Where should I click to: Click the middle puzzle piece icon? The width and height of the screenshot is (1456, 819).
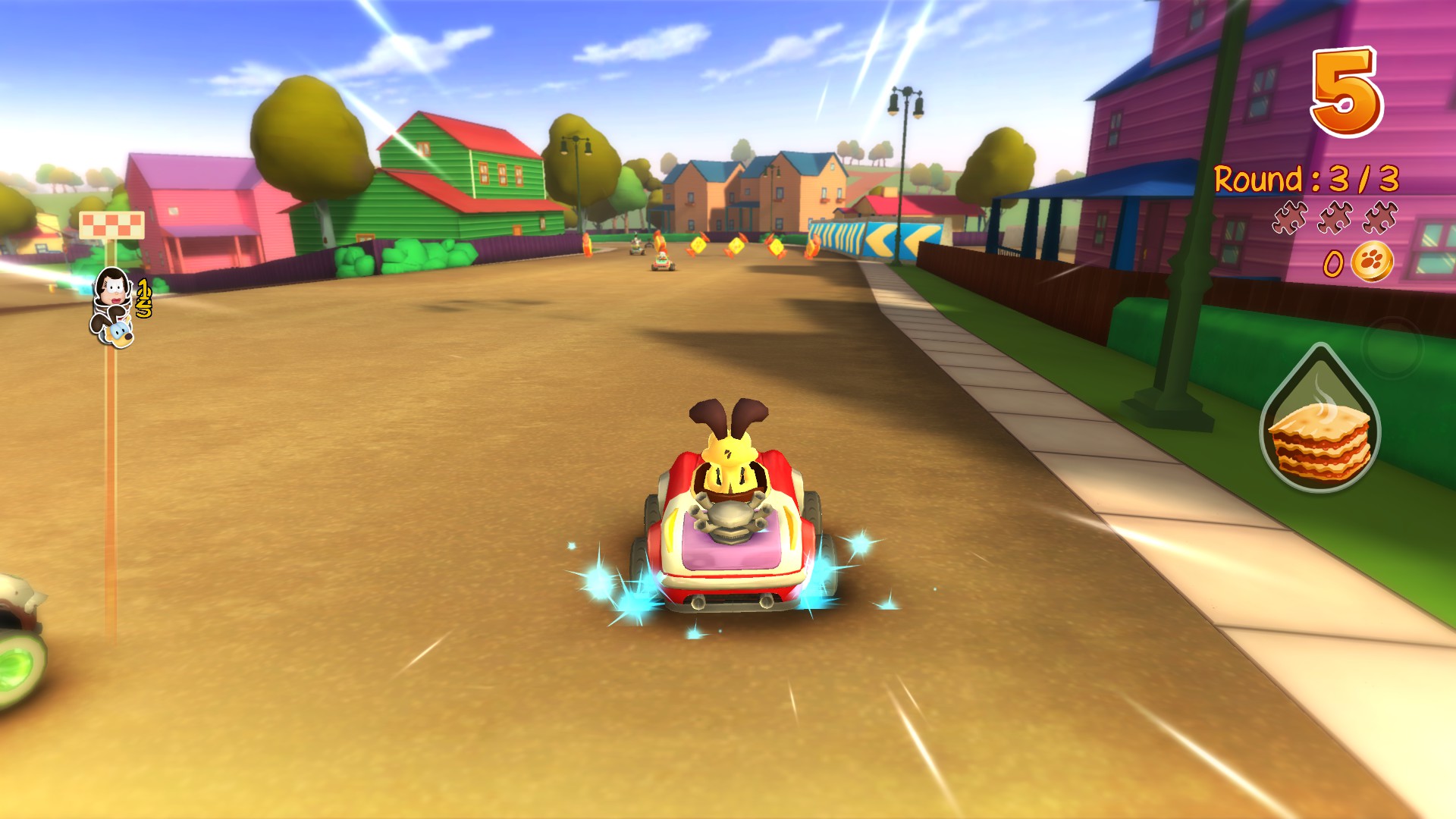(x=1334, y=216)
